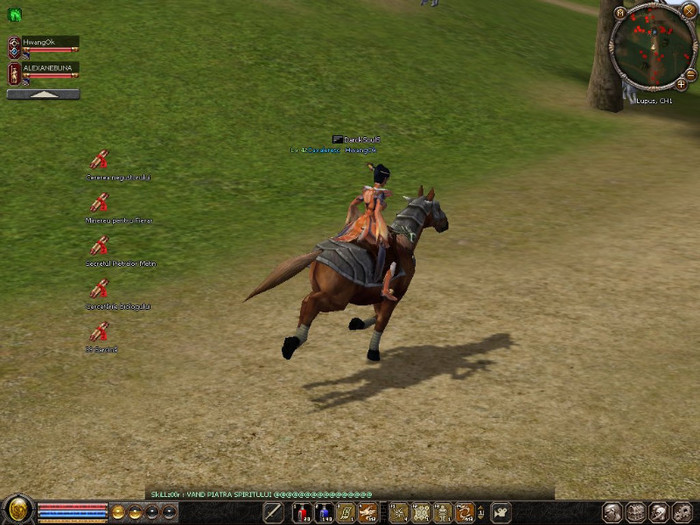Open the rightmost menu button on bottom bar
The width and height of the screenshot is (700, 525).
tap(682, 512)
